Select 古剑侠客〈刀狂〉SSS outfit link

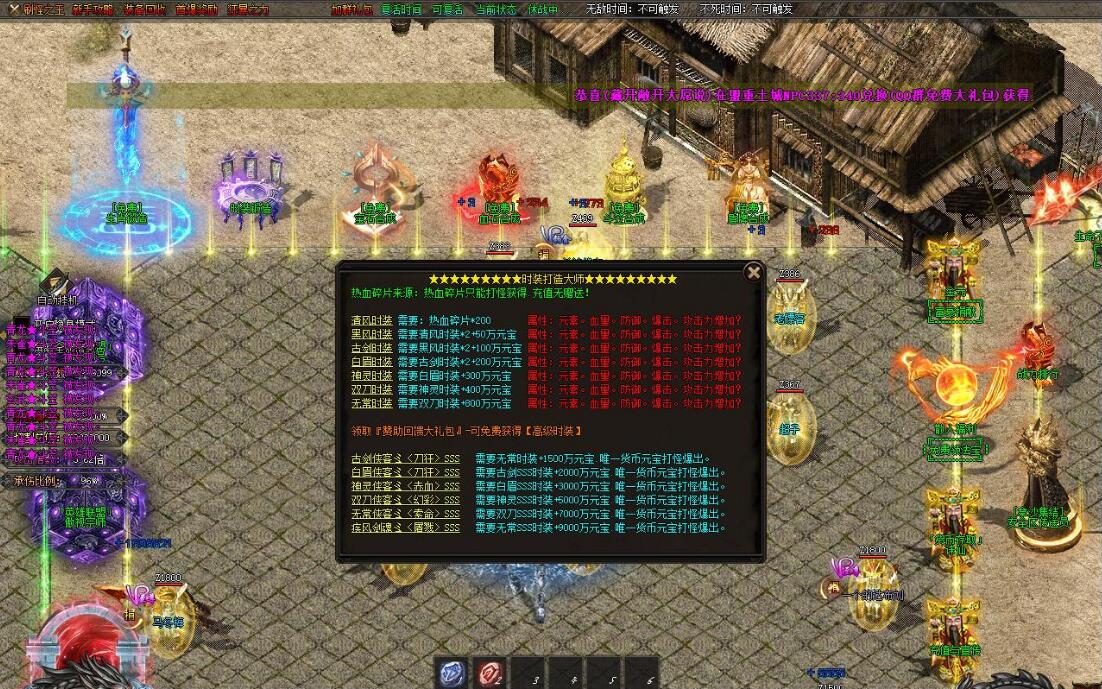tap(405, 459)
